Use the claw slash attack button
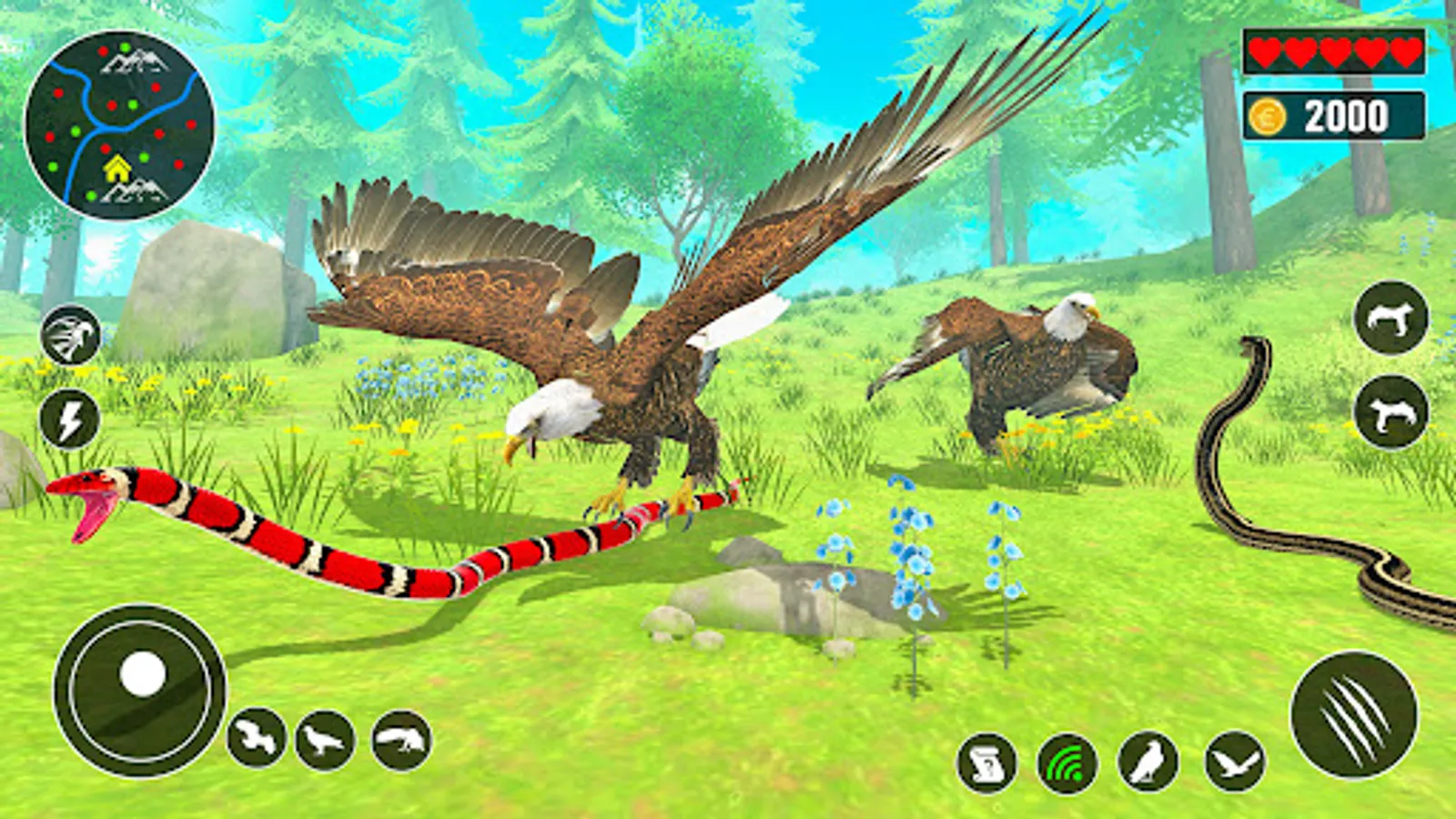1456x819 pixels. pyautogui.click(x=1354, y=715)
